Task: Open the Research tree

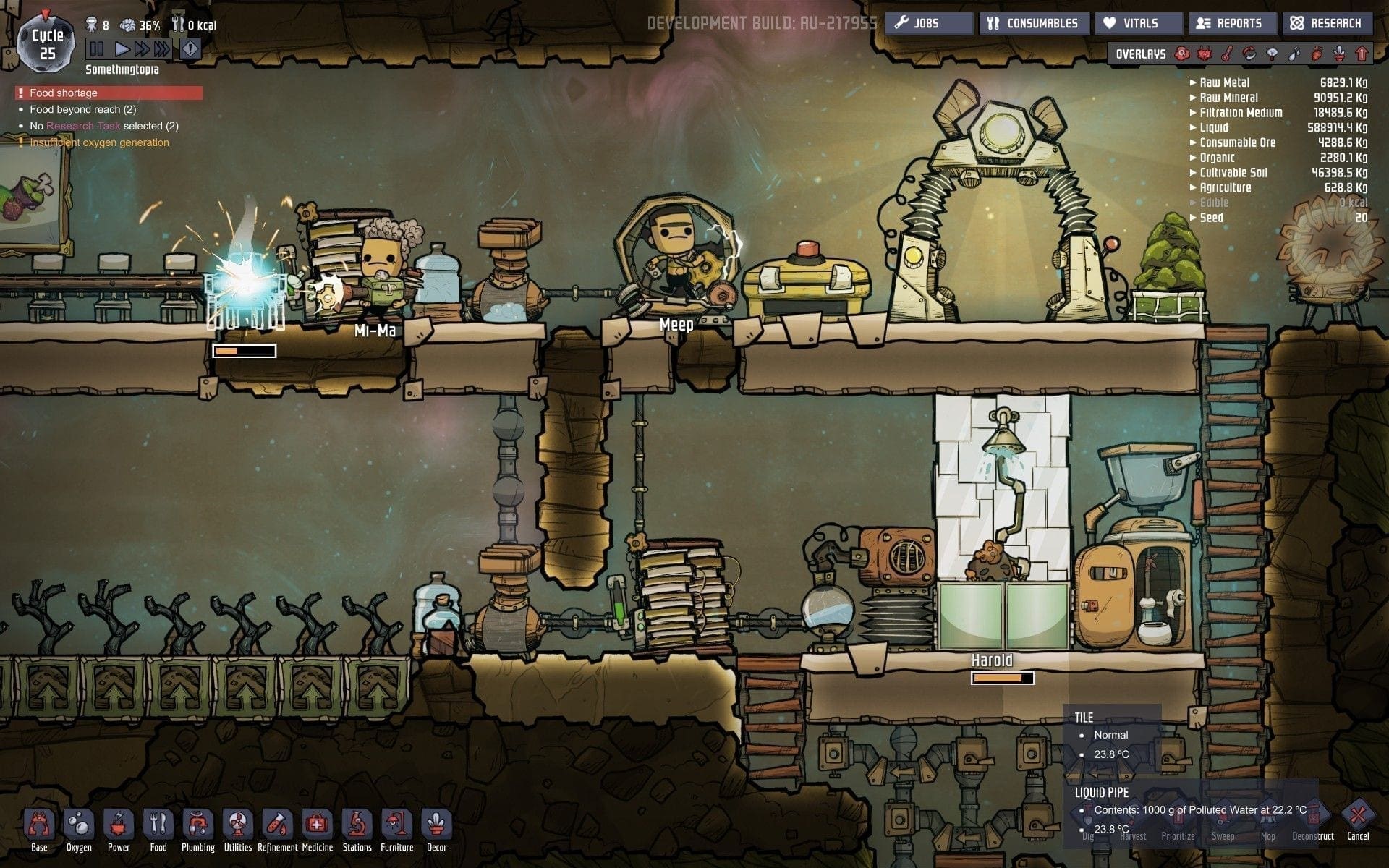Action: pyautogui.click(x=1327, y=23)
